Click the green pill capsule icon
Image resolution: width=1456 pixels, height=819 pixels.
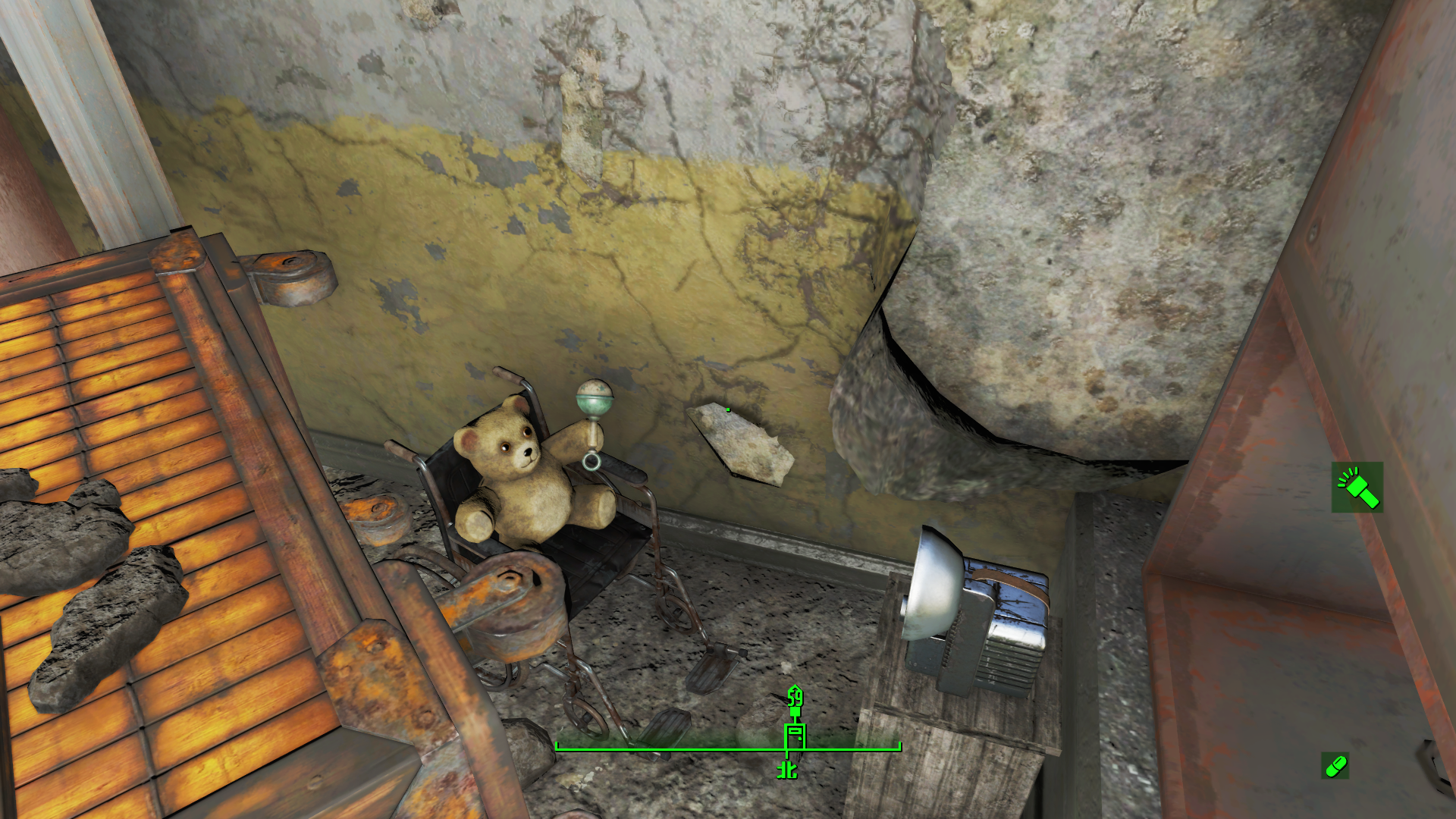click(x=1335, y=766)
